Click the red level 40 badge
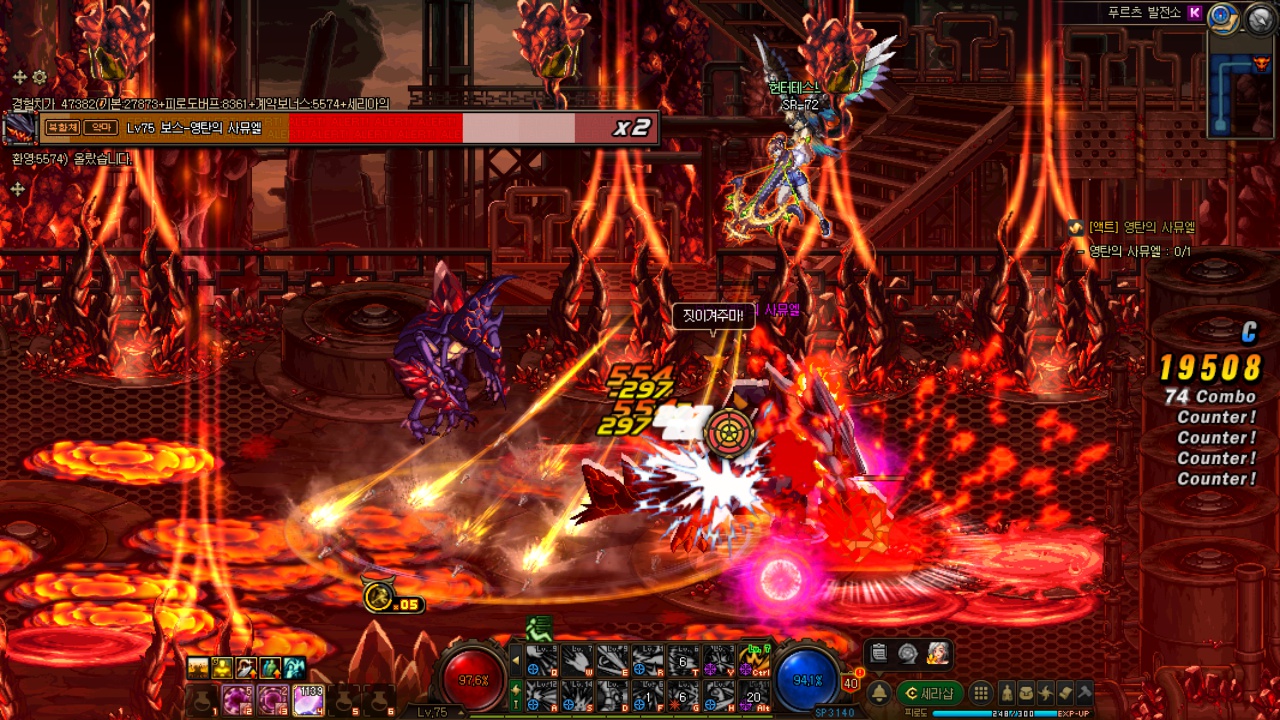The height and width of the screenshot is (720, 1280). (851, 683)
